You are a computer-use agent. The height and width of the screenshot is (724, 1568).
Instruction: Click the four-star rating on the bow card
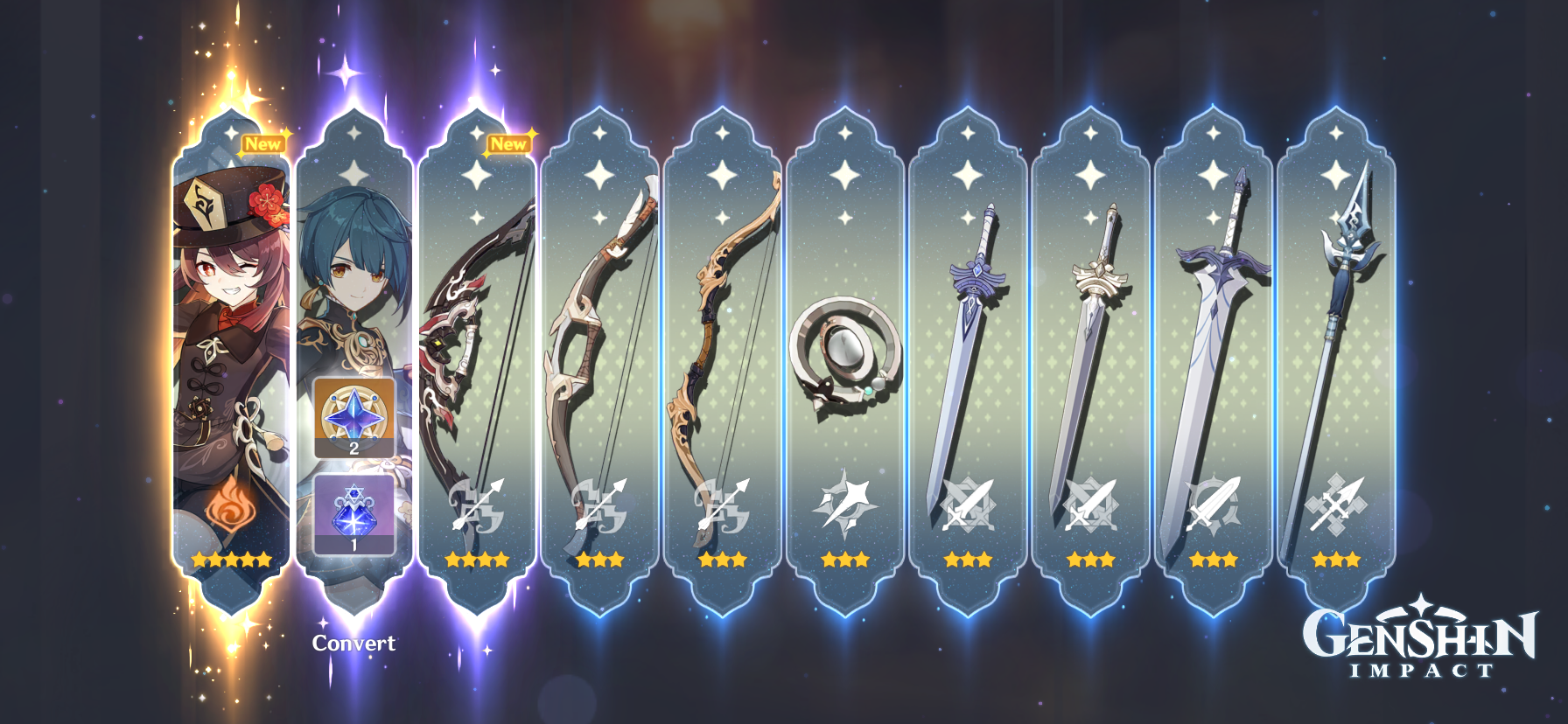point(478,560)
